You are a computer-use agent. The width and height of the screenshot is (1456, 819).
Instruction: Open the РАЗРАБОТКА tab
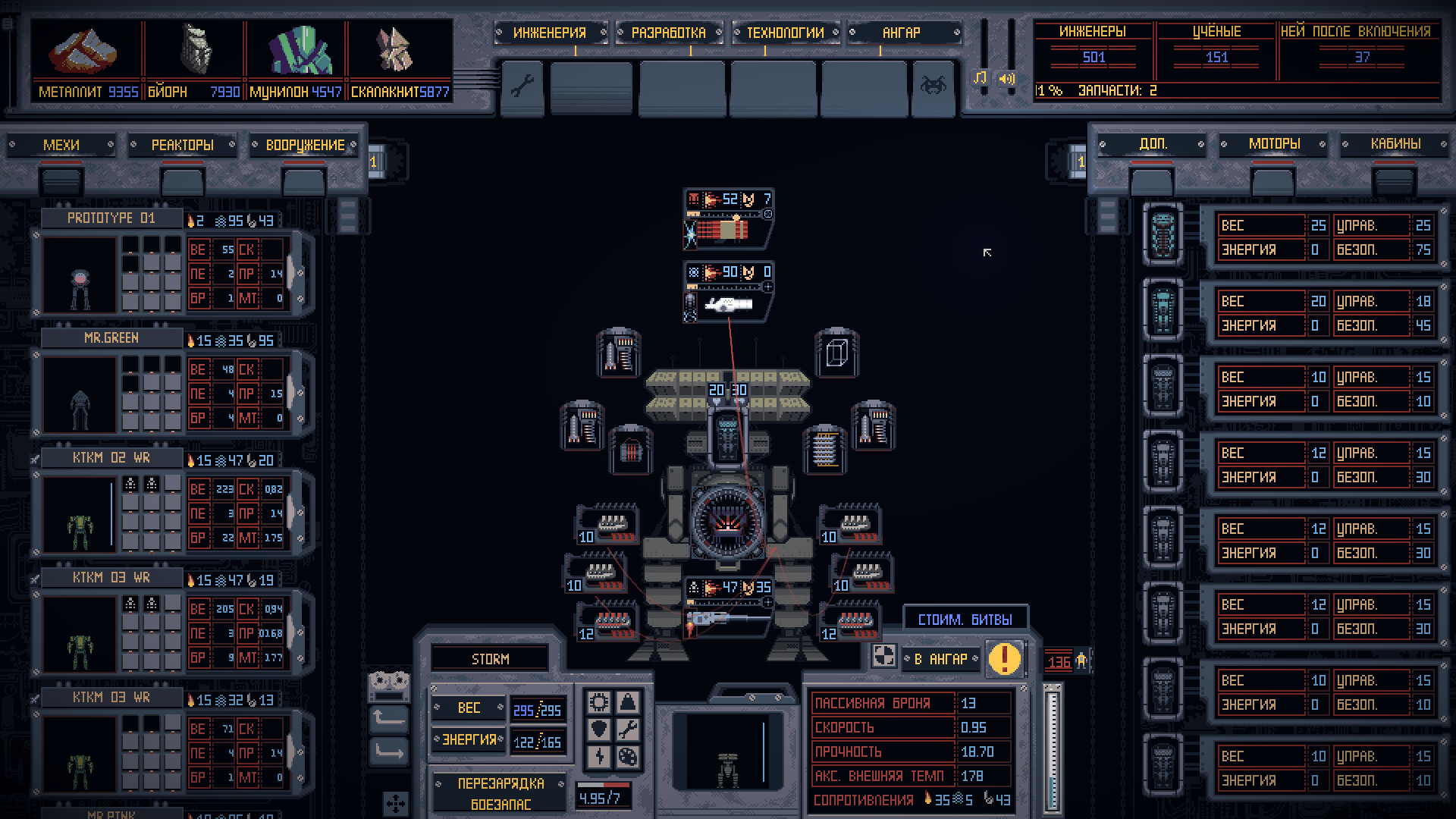point(668,33)
